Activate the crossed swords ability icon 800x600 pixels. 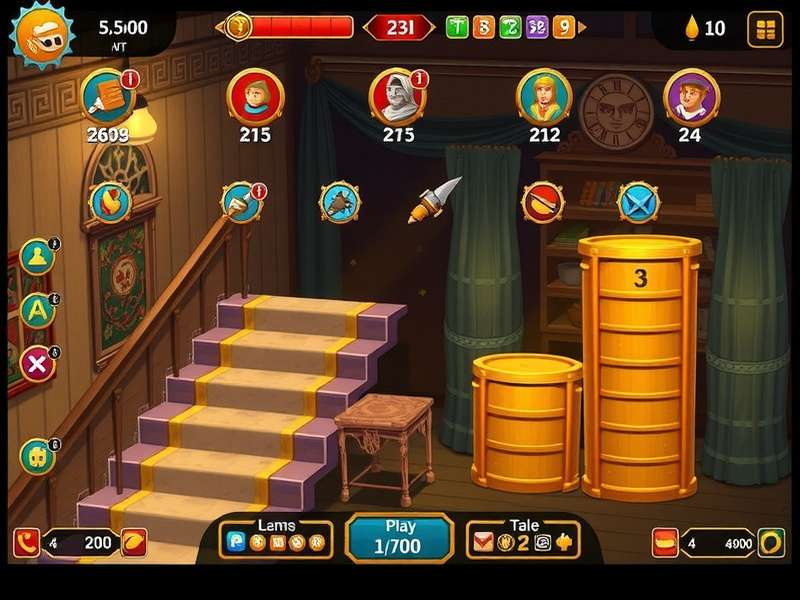[x=637, y=203]
